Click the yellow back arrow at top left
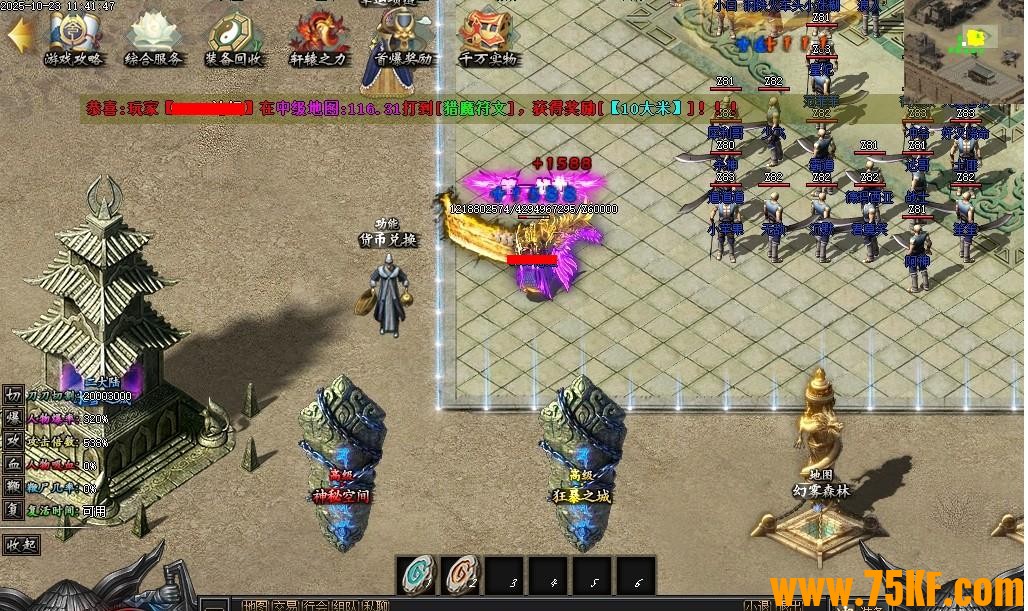The width and height of the screenshot is (1028, 611). pos(19,38)
